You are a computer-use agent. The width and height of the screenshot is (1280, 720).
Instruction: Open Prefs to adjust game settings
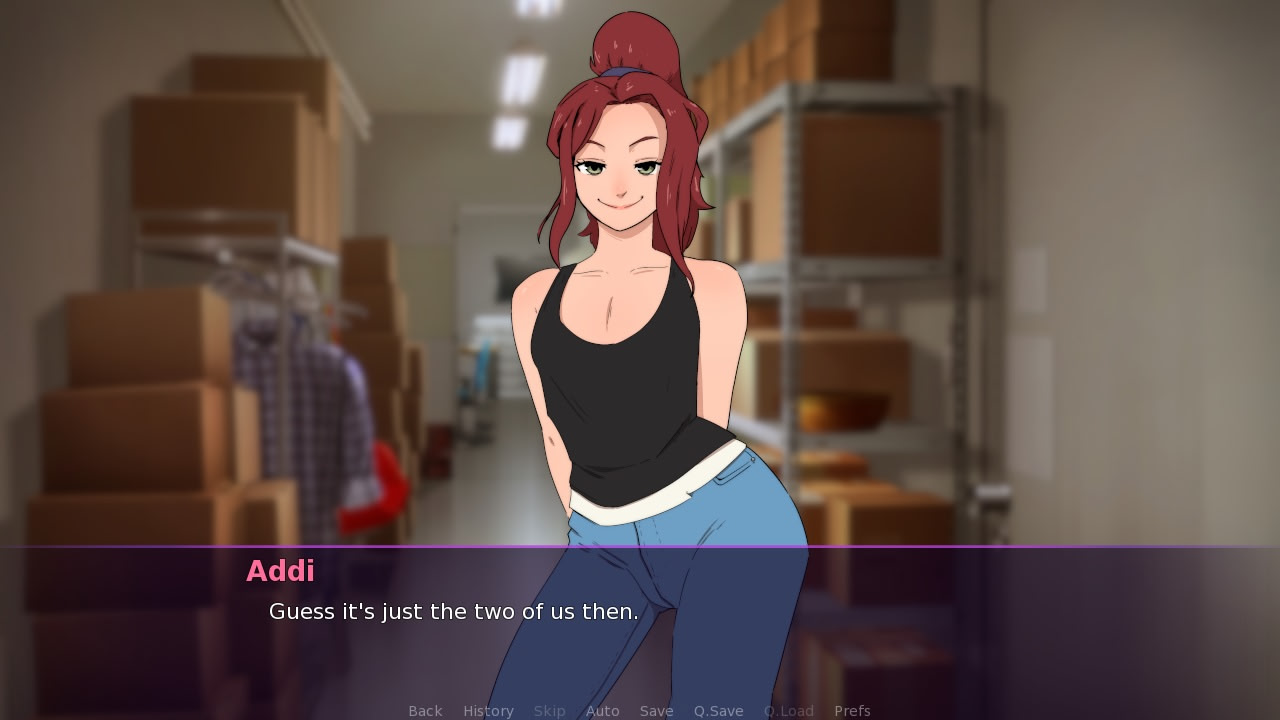click(852, 710)
